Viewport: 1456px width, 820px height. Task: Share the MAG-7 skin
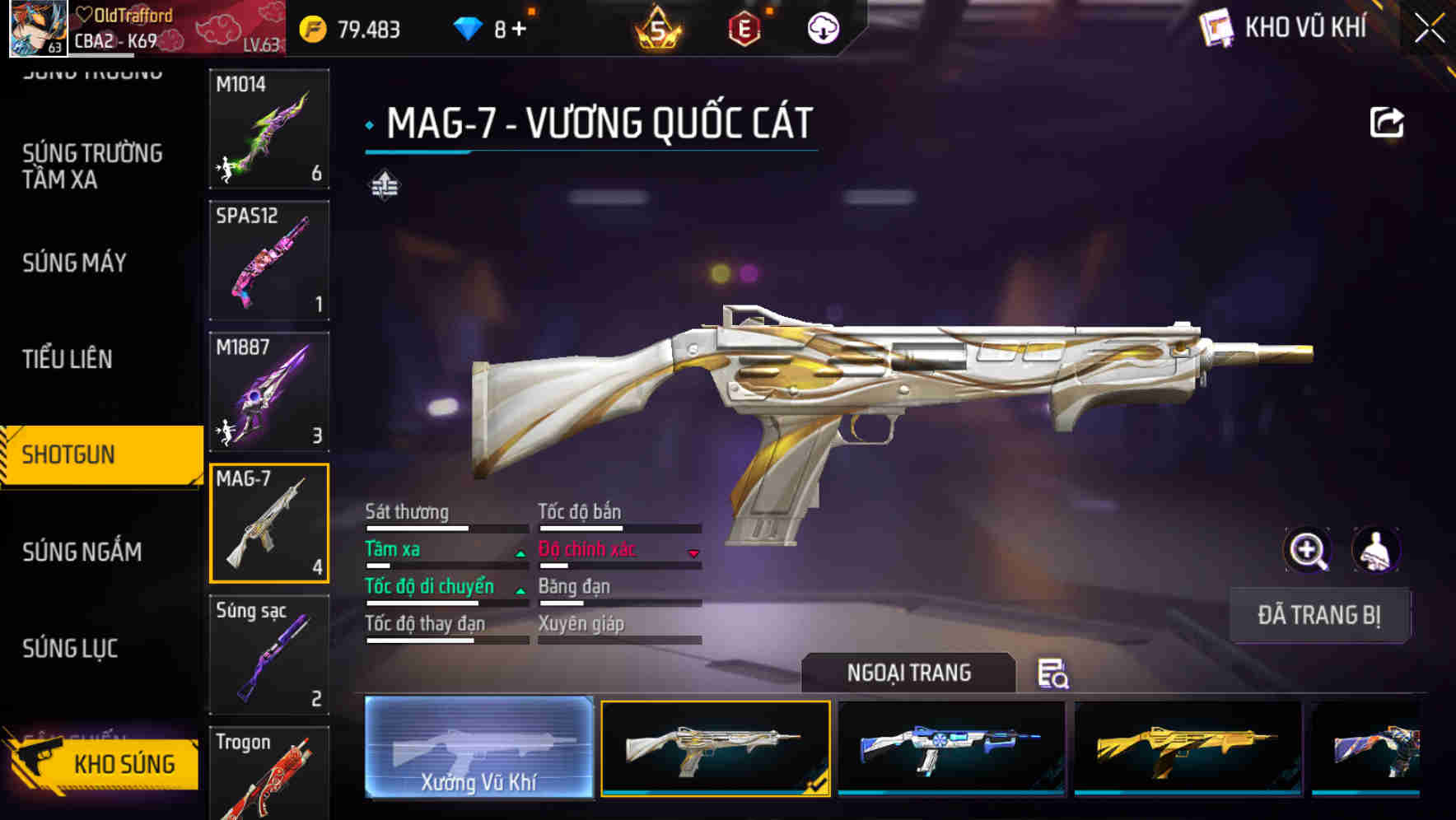(x=1386, y=123)
